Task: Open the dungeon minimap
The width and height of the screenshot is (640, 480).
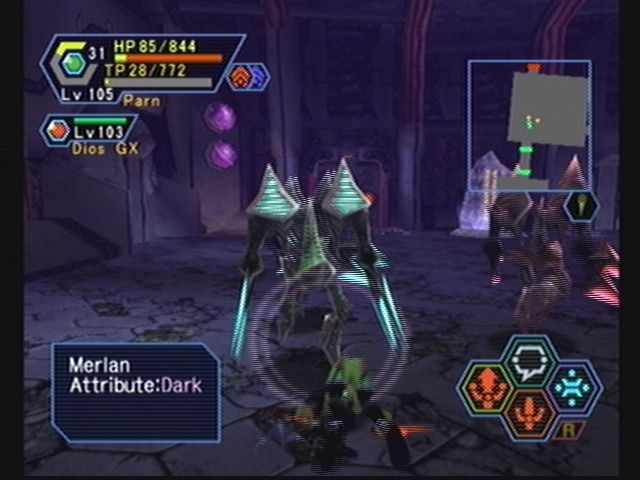Action: click(x=529, y=125)
